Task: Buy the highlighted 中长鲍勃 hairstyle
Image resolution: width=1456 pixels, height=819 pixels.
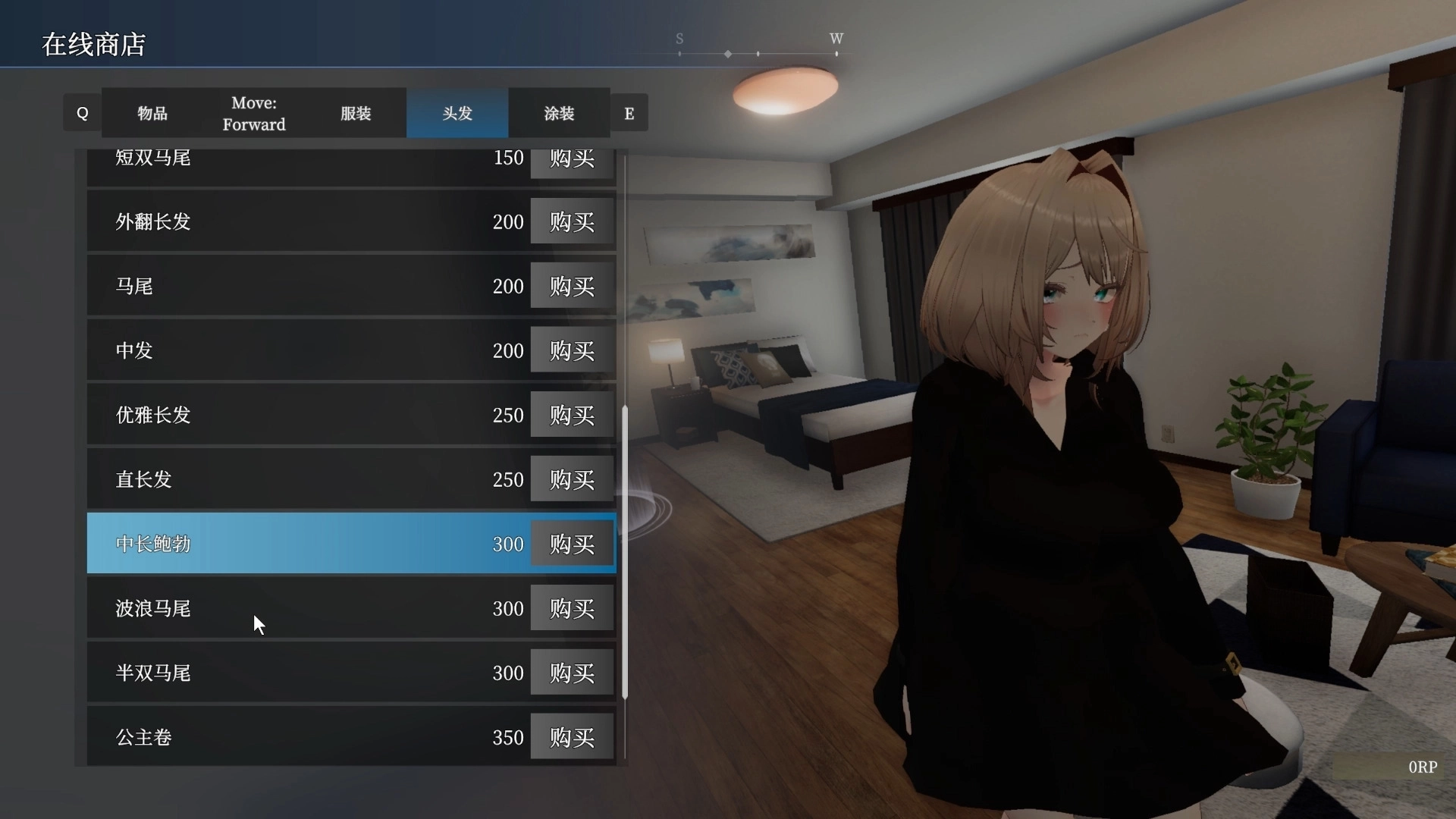Action: [571, 543]
